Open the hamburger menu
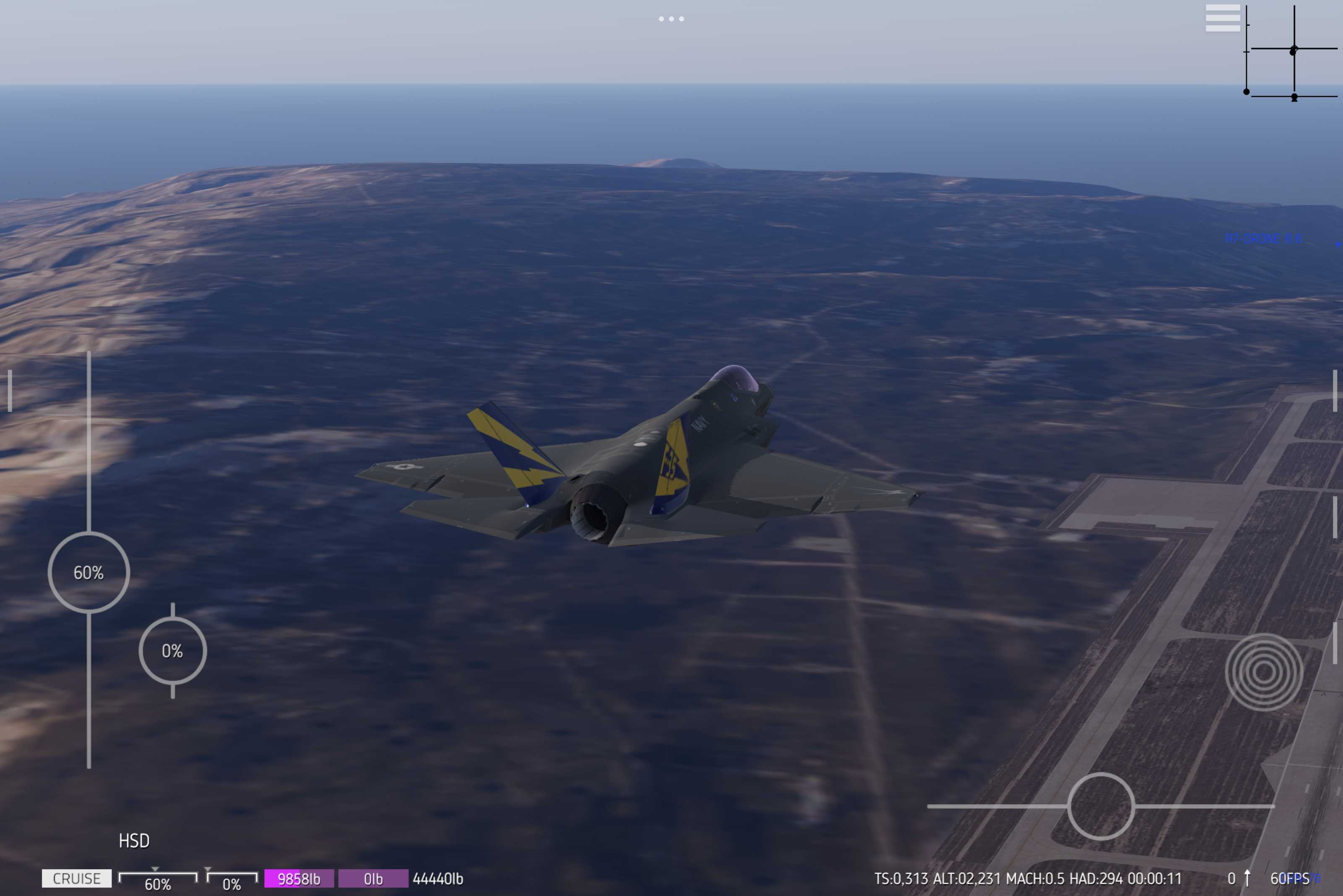 click(x=1223, y=18)
